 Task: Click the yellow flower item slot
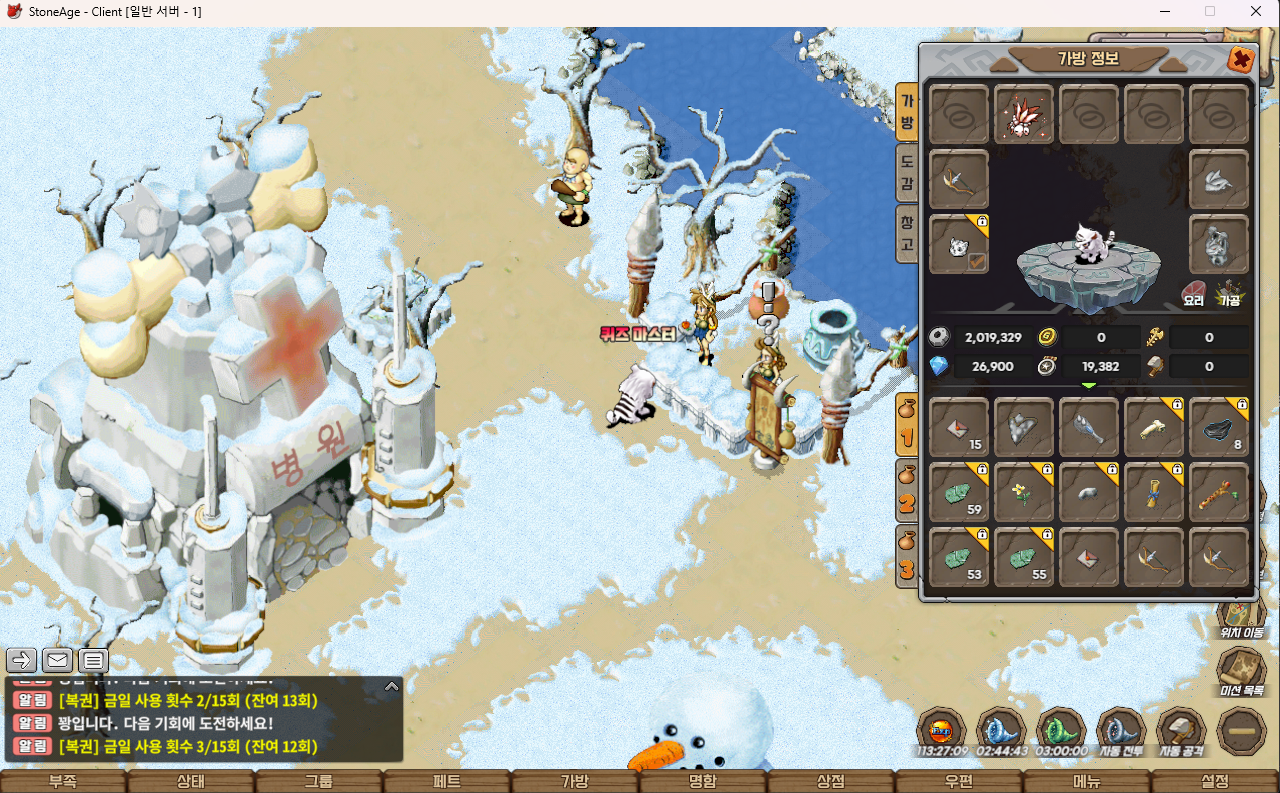[1024, 492]
